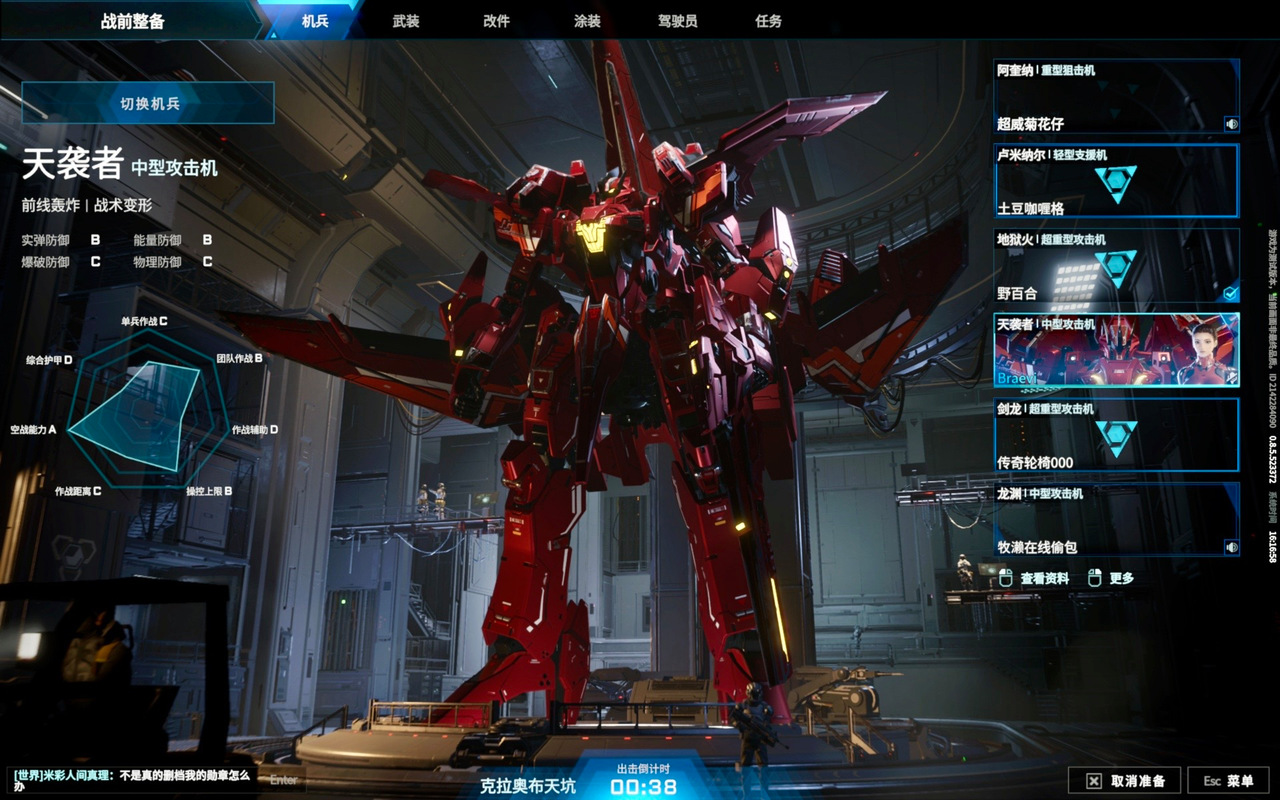Select the 涂装 tab
The height and width of the screenshot is (800, 1280).
tap(587, 20)
